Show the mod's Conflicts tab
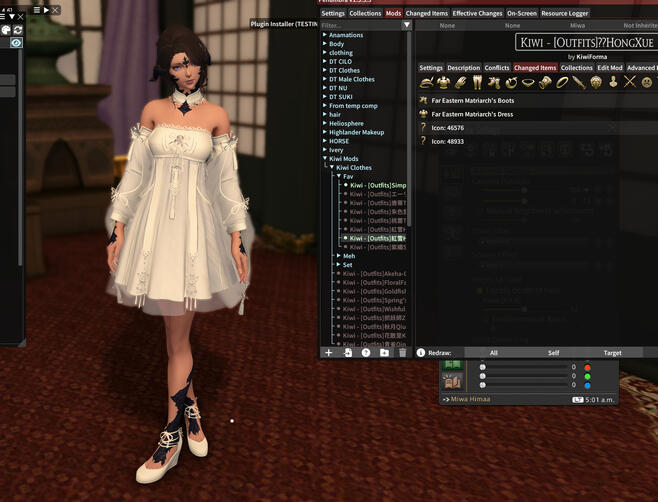 (497, 68)
